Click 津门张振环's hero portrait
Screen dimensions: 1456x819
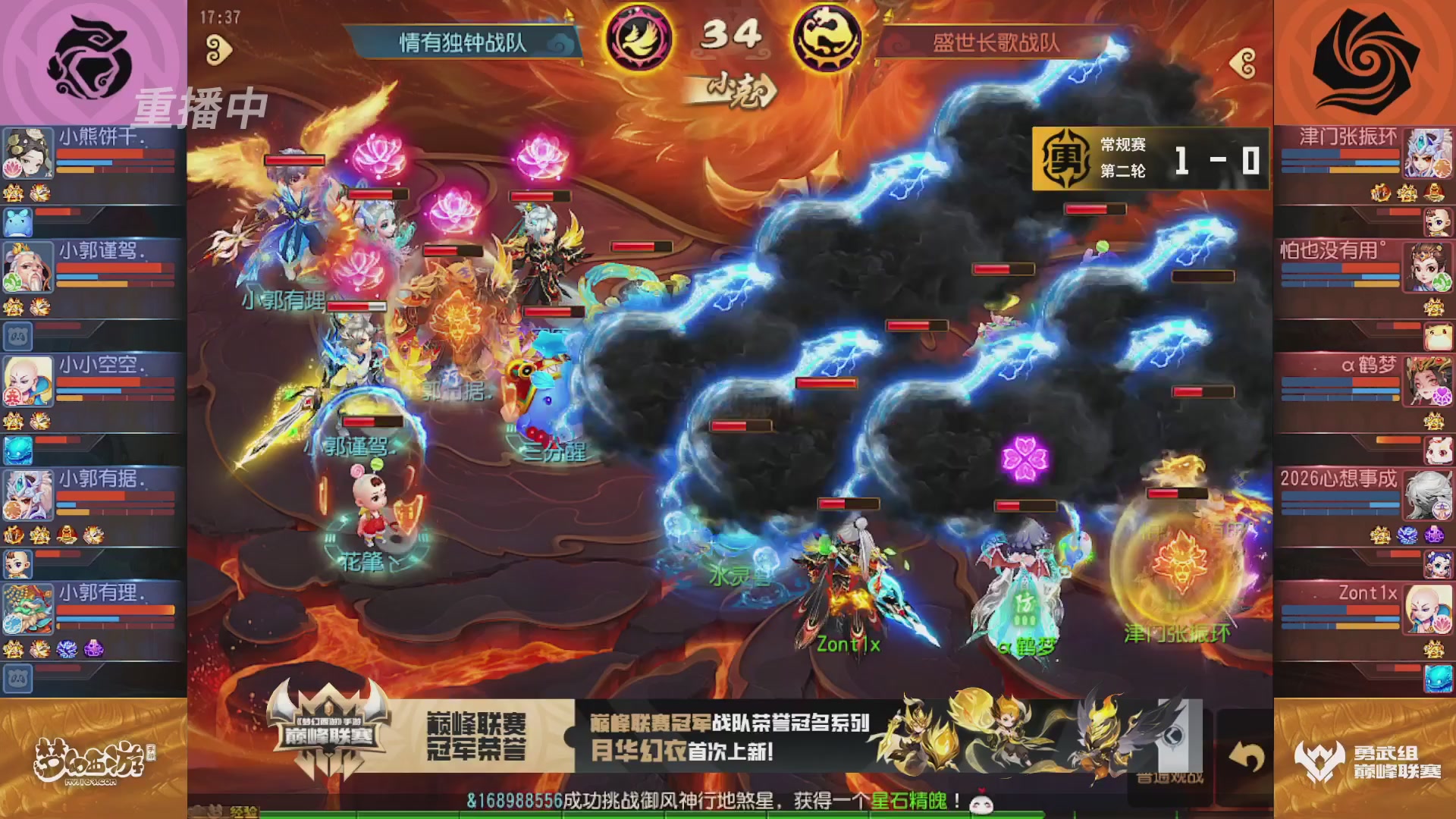(1426, 153)
